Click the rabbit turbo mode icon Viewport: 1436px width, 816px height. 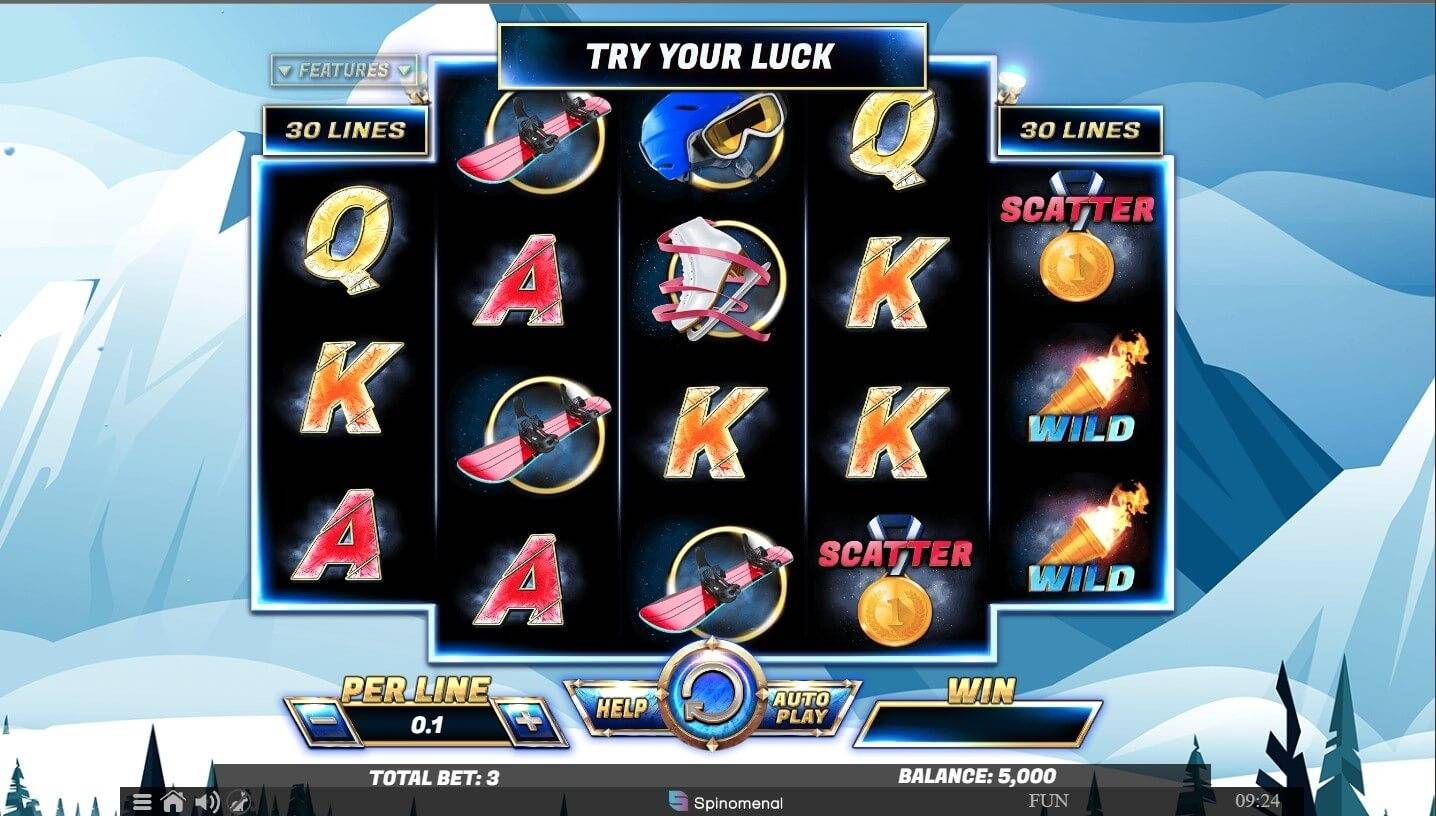click(x=238, y=802)
